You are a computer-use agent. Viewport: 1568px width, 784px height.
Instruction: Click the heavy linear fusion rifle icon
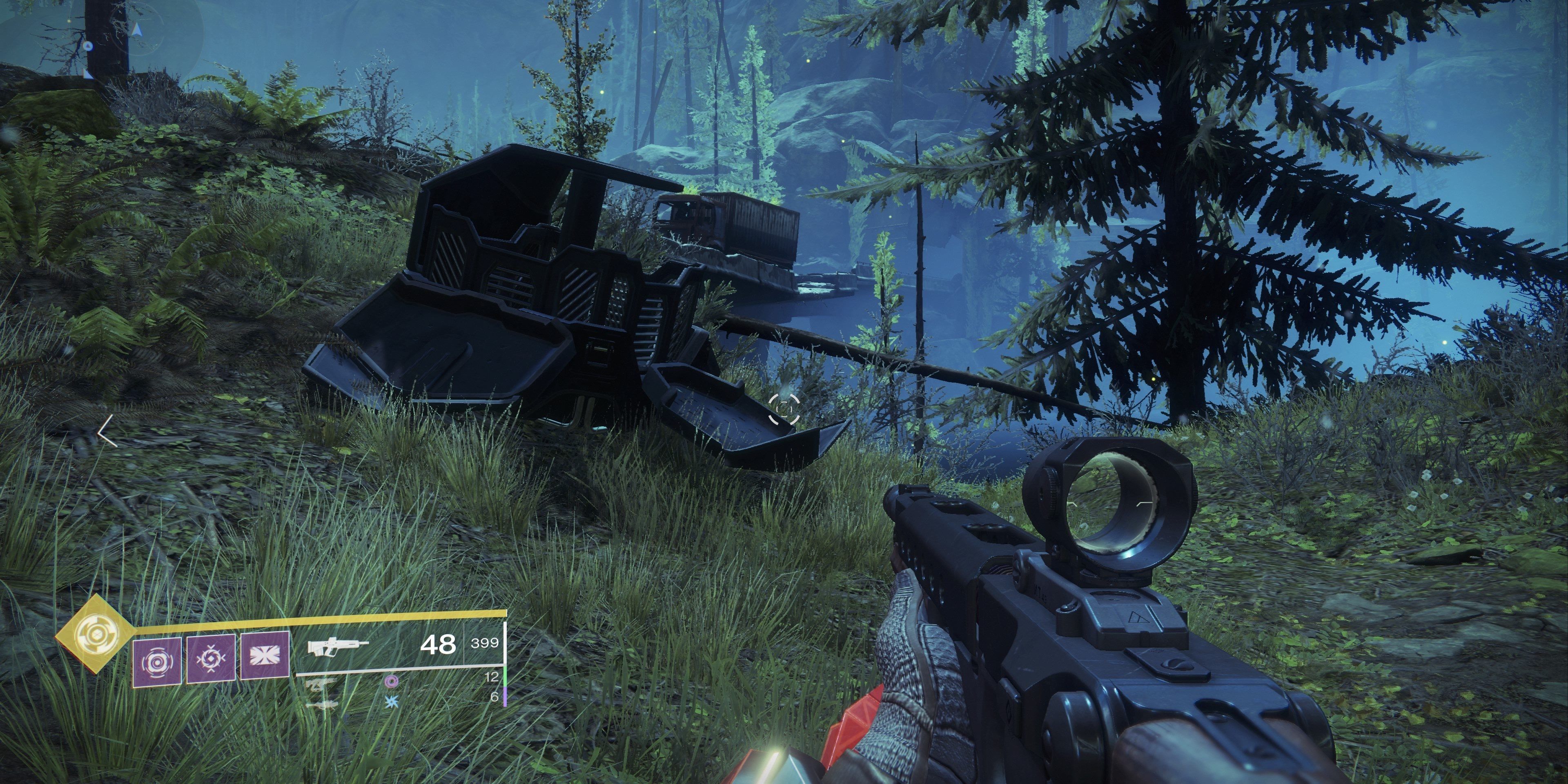323,706
